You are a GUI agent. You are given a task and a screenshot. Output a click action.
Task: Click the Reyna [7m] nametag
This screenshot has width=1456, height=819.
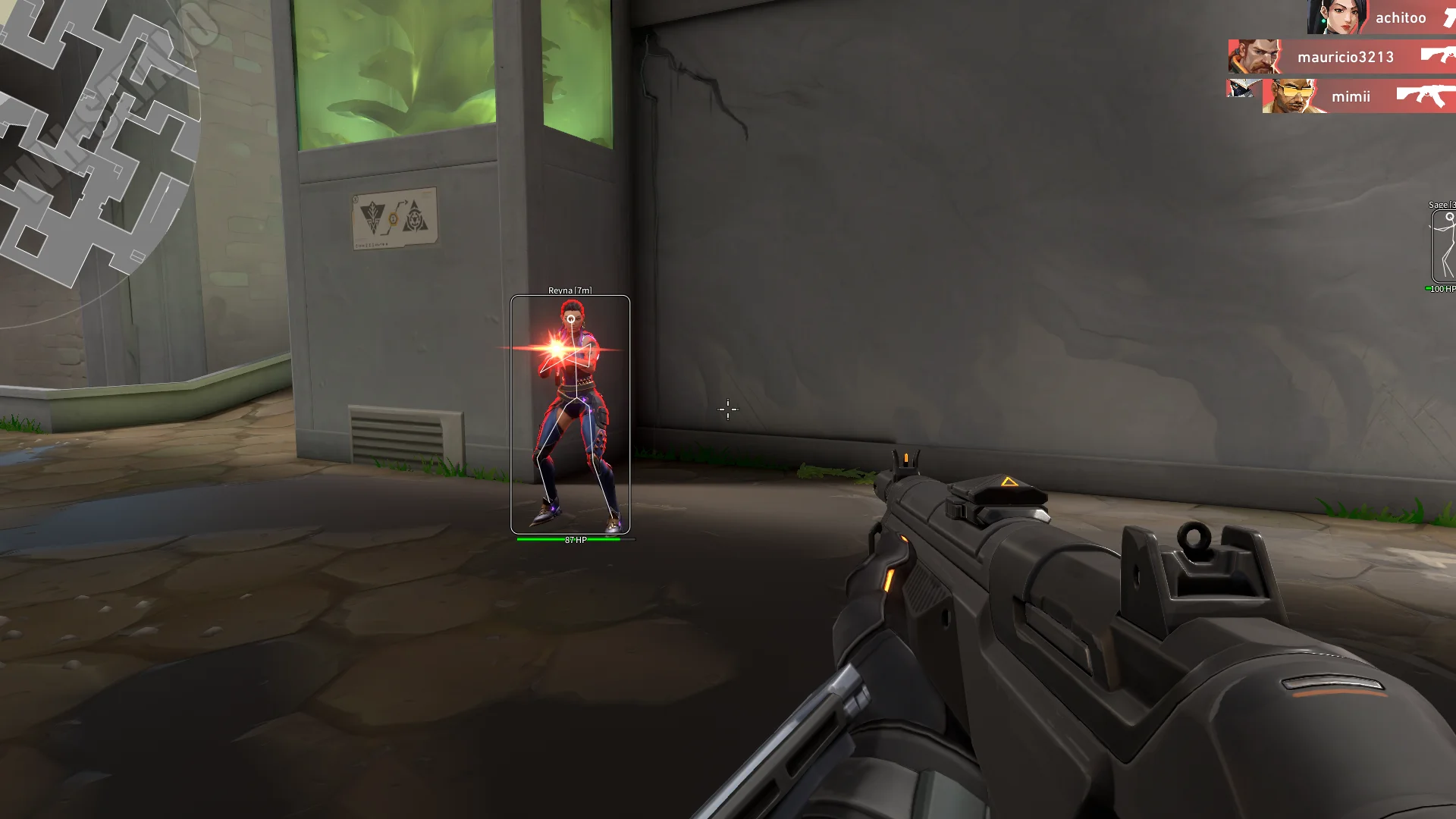(x=570, y=290)
